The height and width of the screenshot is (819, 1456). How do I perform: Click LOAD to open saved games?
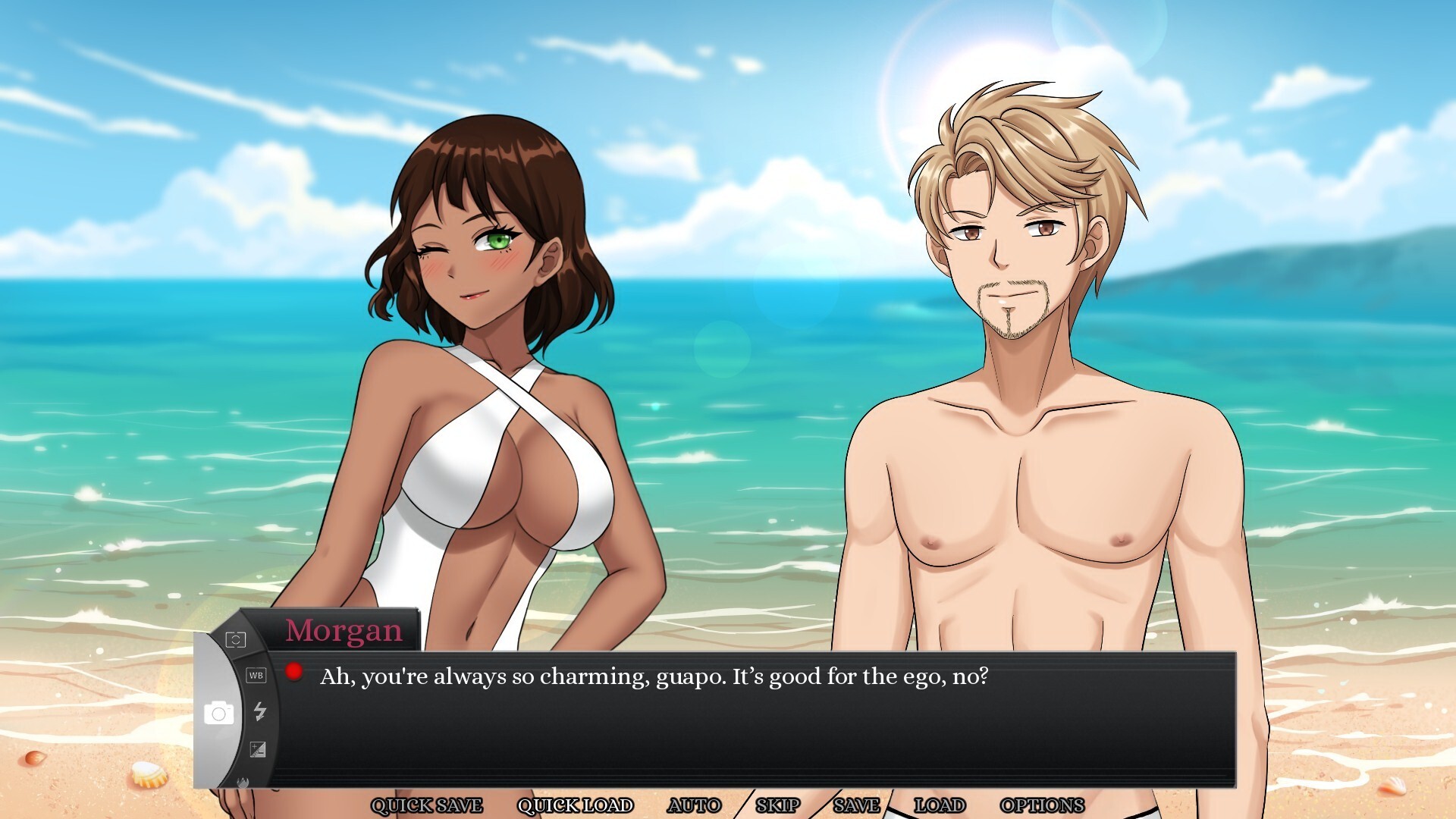tap(940, 805)
